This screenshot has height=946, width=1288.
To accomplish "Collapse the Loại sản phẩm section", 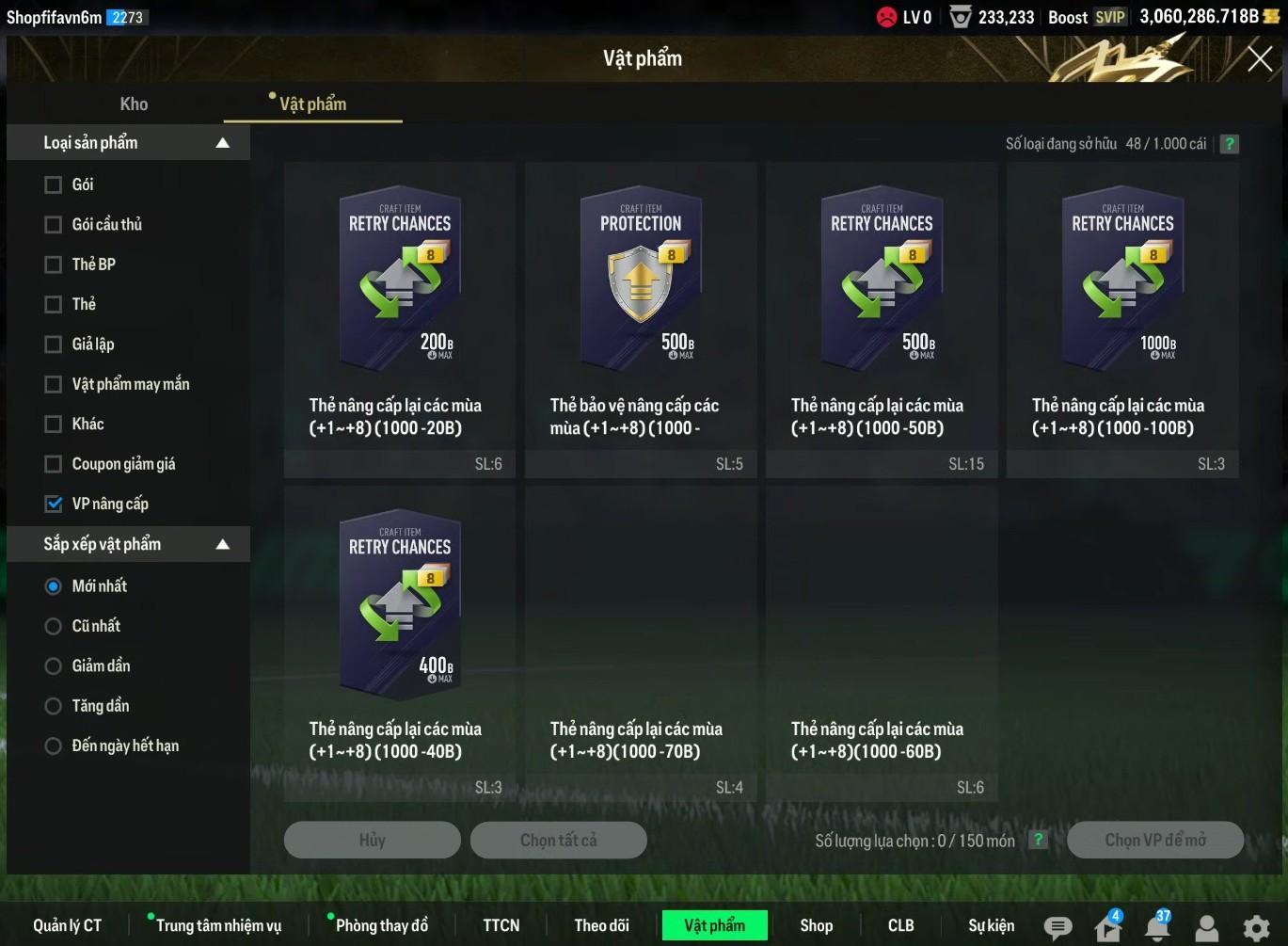I will pyautogui.click(x=222, y=143).
